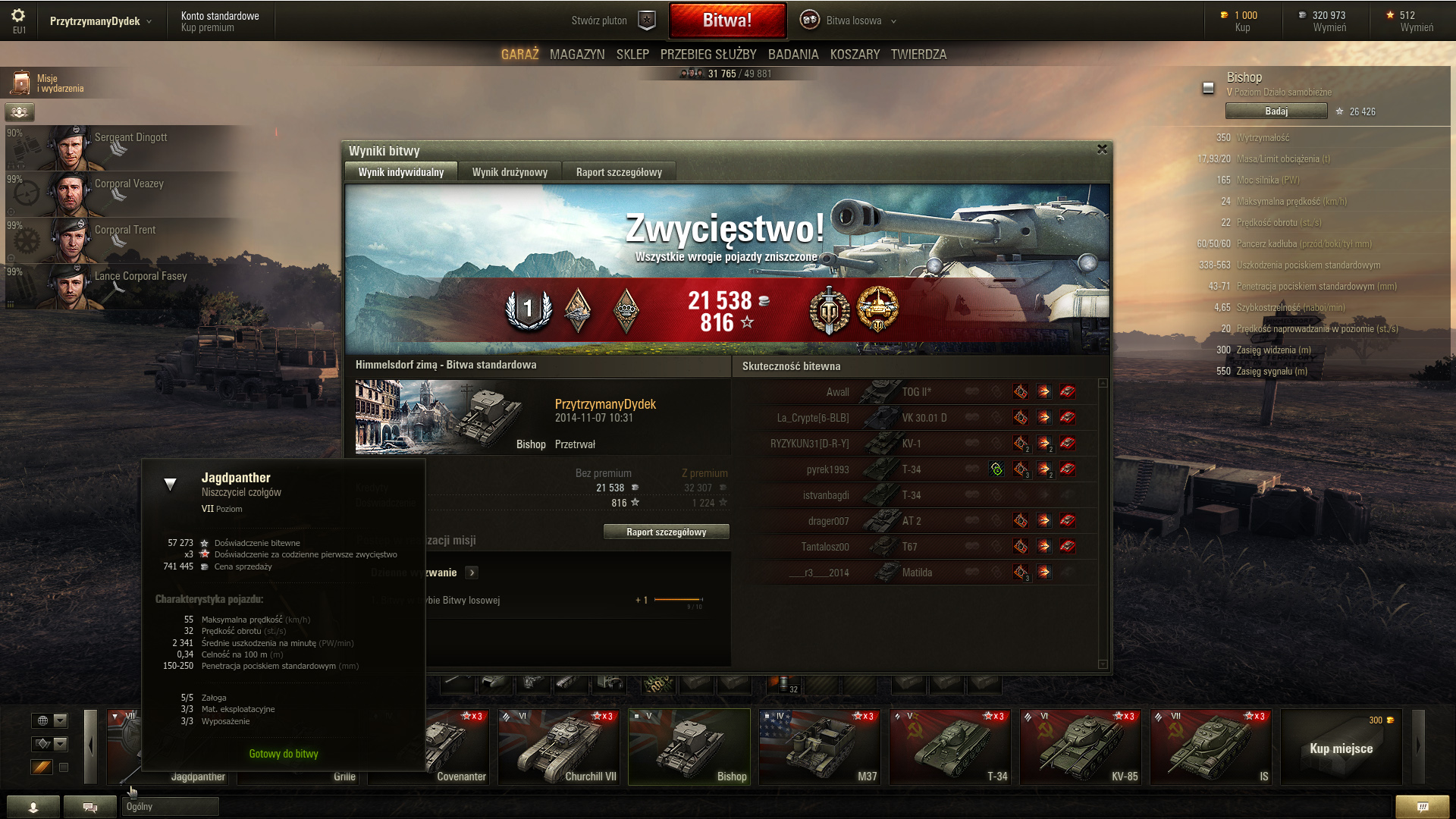Open the game settings gear icon
This screenshot has height=819, width=1456.
[x=18, y=16]
